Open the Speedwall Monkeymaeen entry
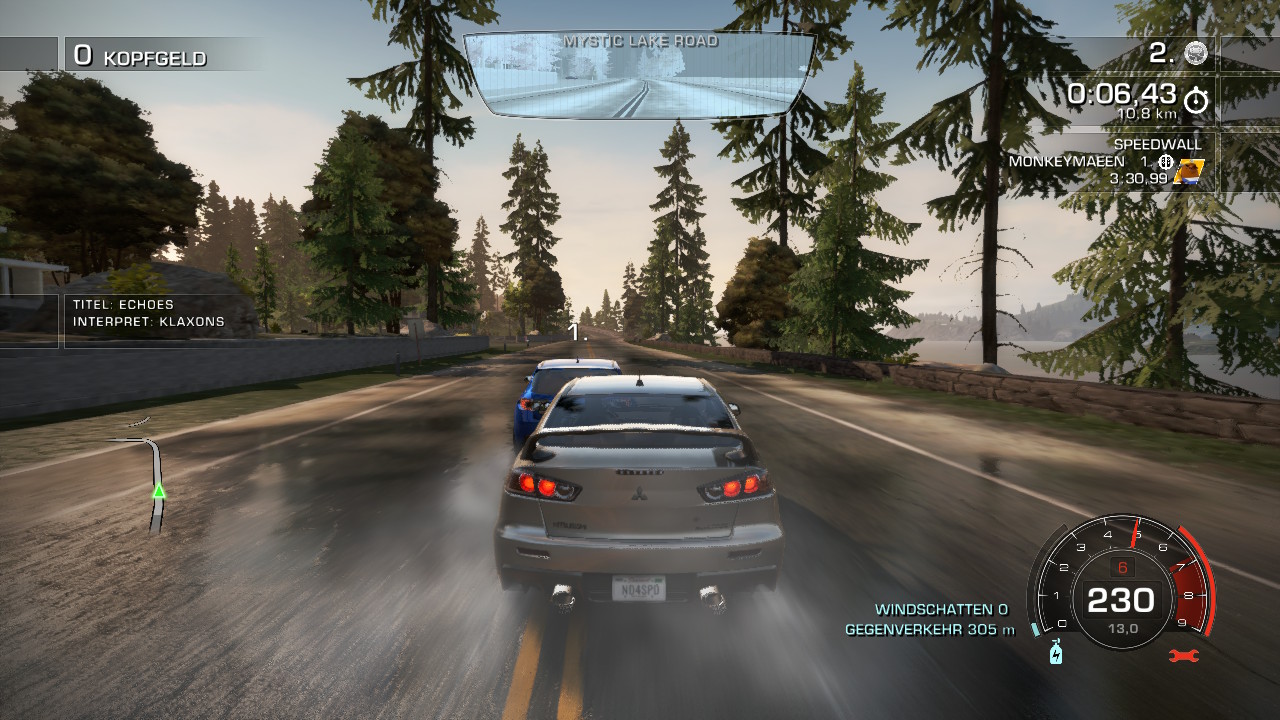Image resolution: width=1280 pixels, height=720 pixels. click(1107, 162)
